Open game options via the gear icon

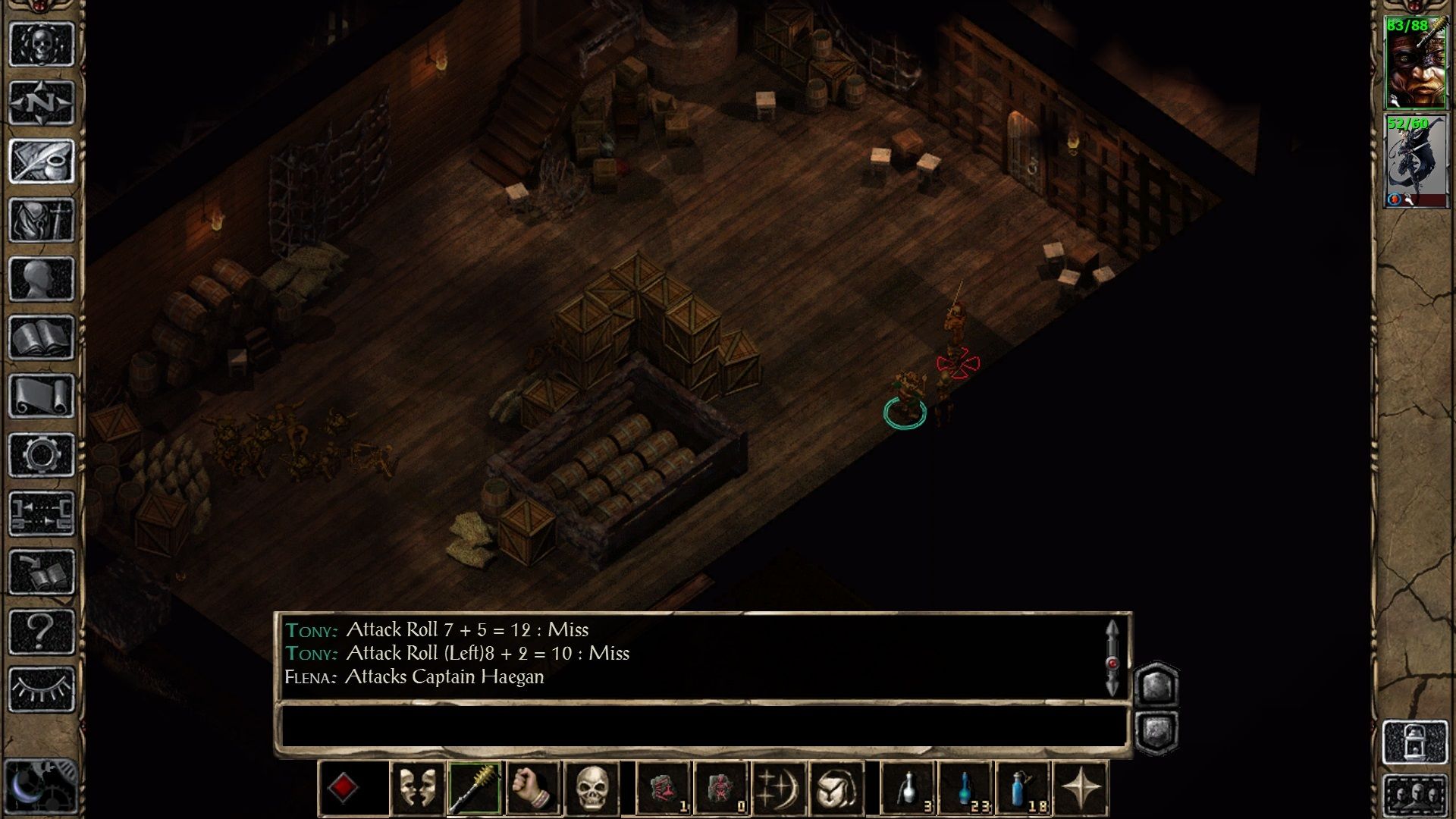pos(42,455)
